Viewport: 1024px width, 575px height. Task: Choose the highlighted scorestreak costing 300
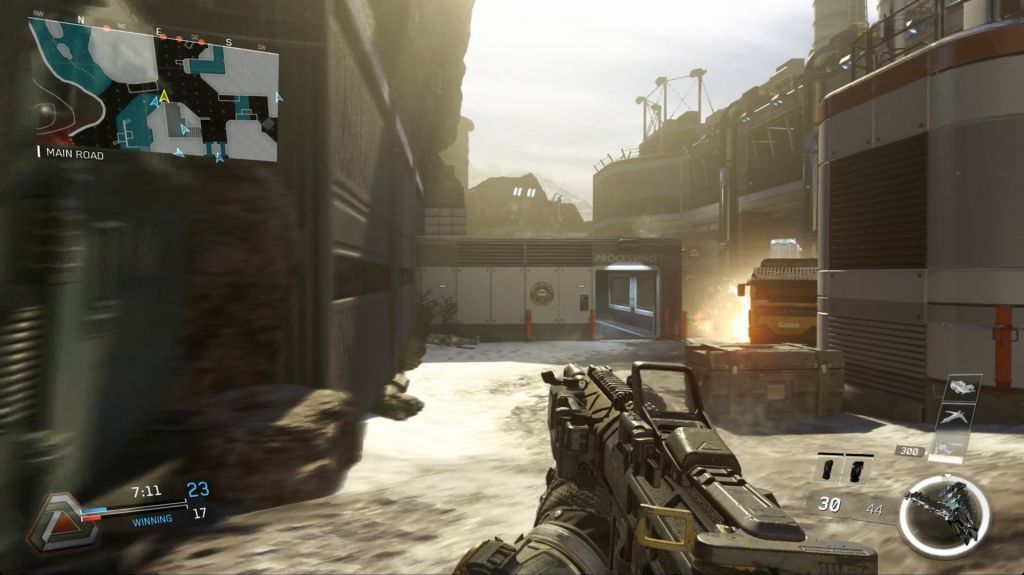coord(949,448)
